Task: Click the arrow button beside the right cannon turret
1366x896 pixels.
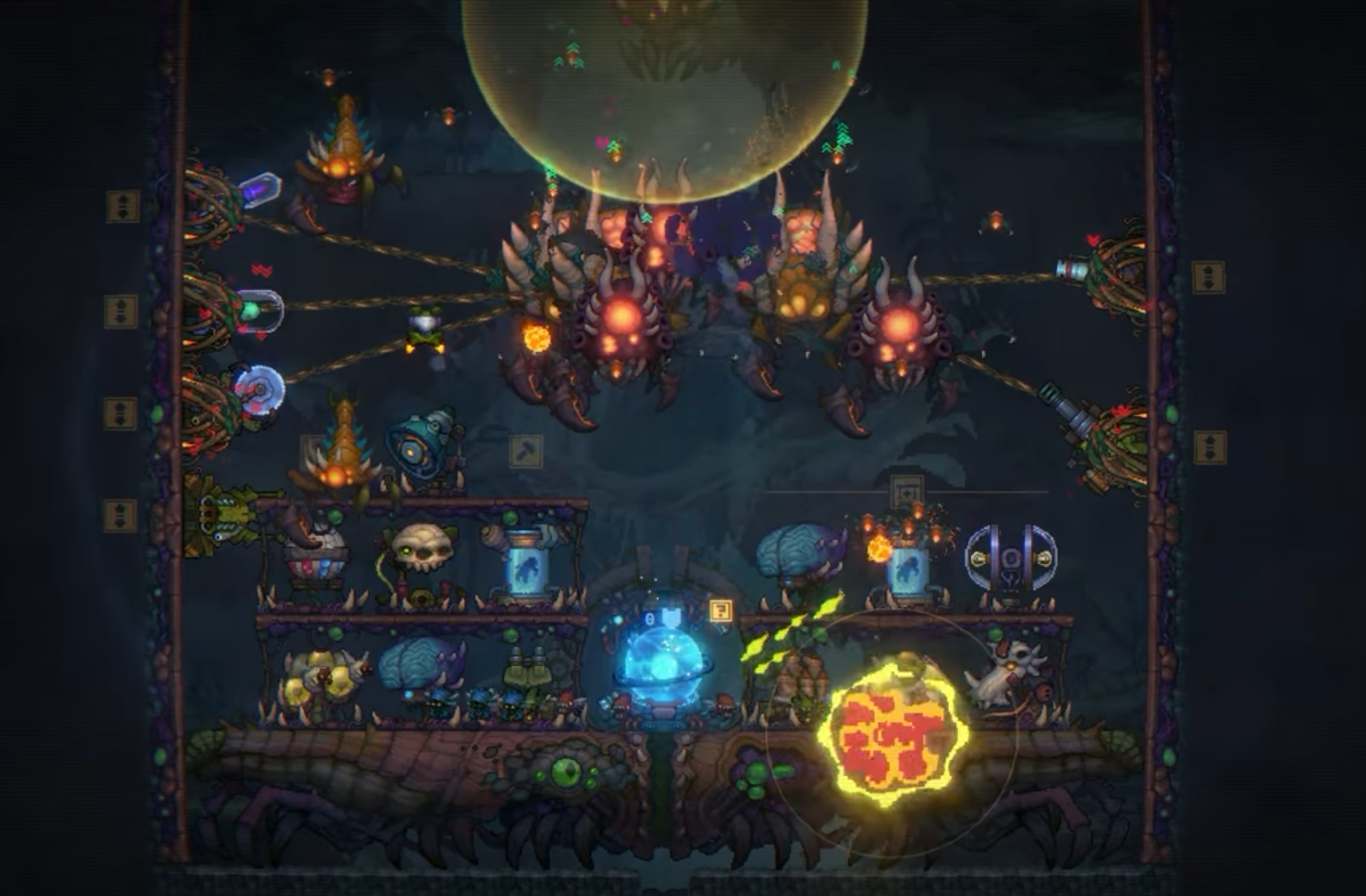Action: [x=1209, y=447]
